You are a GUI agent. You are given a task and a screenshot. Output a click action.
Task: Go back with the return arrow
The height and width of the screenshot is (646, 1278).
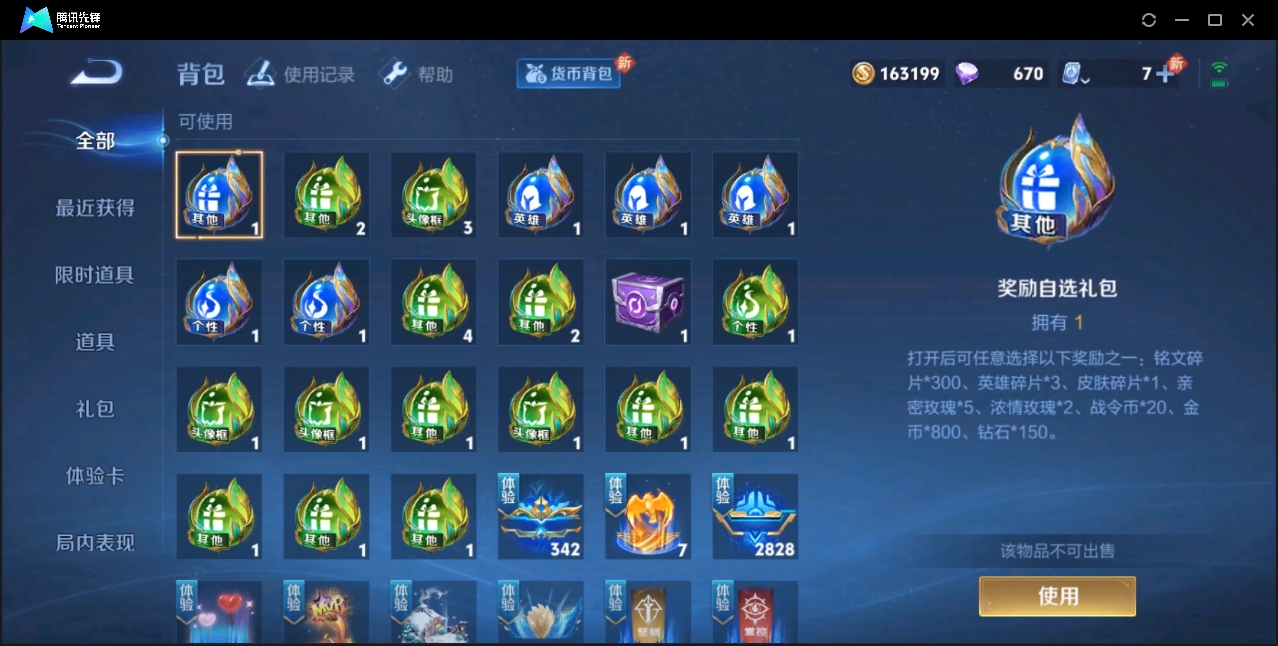(97, 73)
